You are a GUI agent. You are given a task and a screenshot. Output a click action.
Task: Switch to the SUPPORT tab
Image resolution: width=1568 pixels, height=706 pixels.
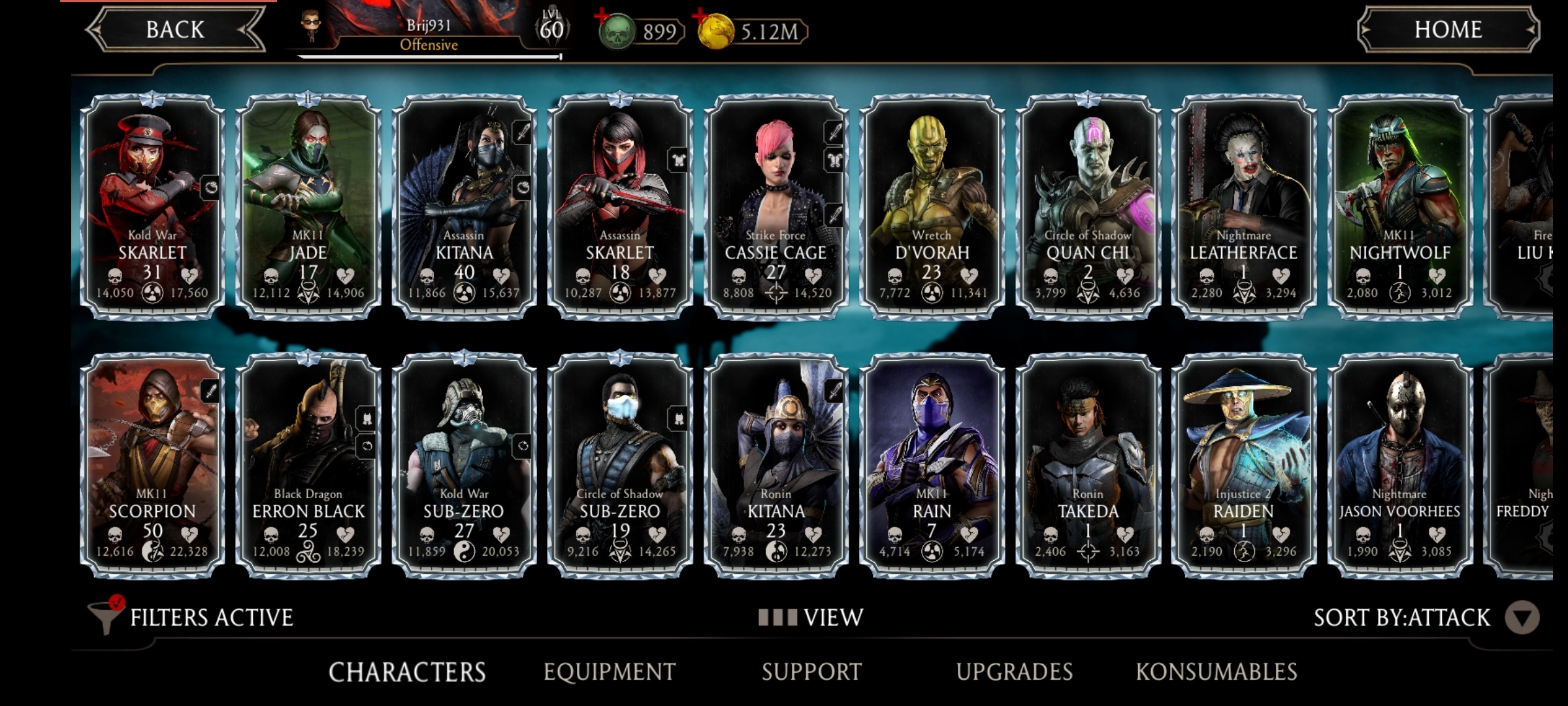click(811, 671)
